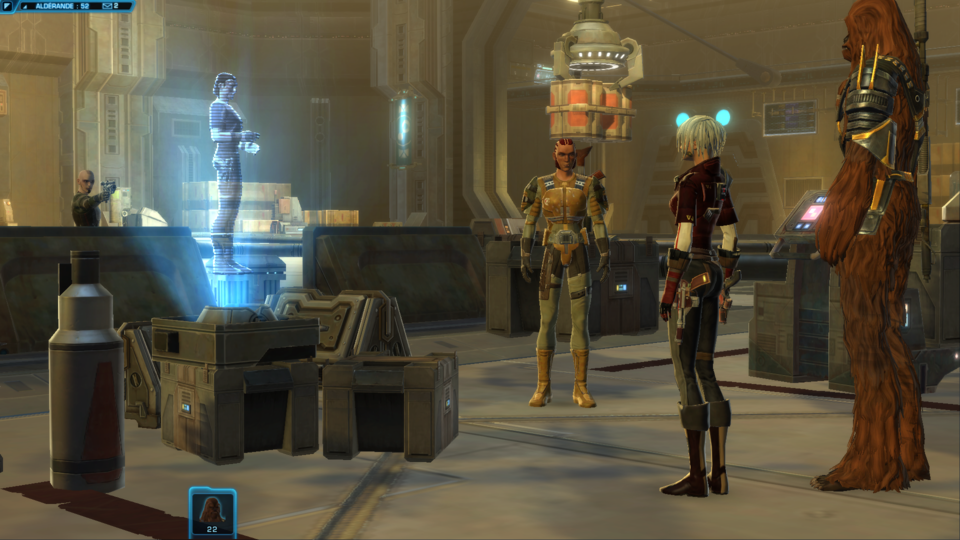Open the mail envelope icon
Image resolution: width=960 pixels, height=540 pixels.
[106, 6]
